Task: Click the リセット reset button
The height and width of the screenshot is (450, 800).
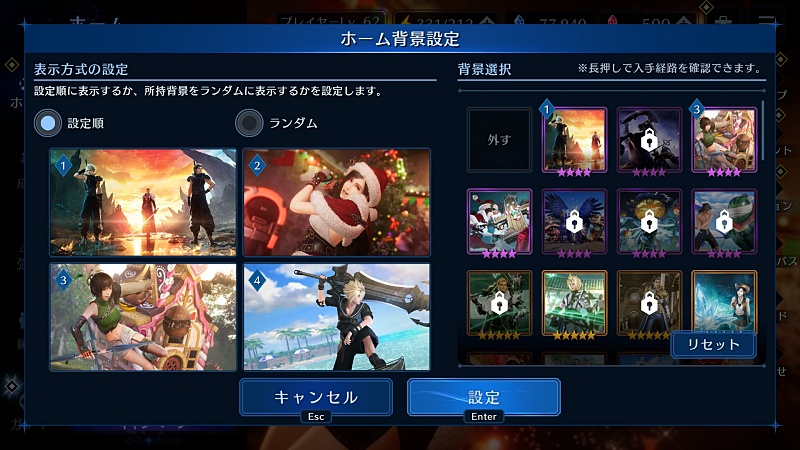Action: pos(713,344)
